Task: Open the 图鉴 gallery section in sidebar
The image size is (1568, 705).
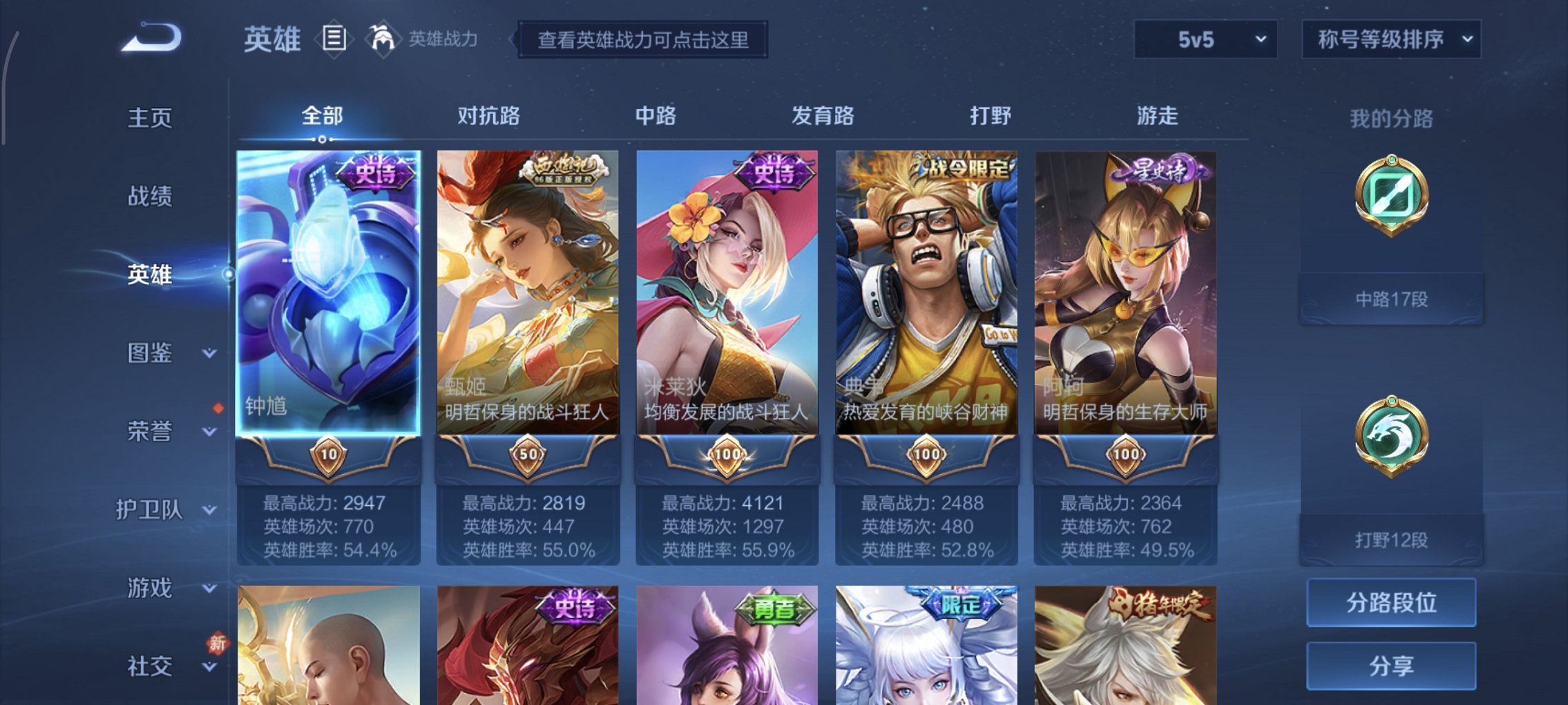Action: pos(155,354)
